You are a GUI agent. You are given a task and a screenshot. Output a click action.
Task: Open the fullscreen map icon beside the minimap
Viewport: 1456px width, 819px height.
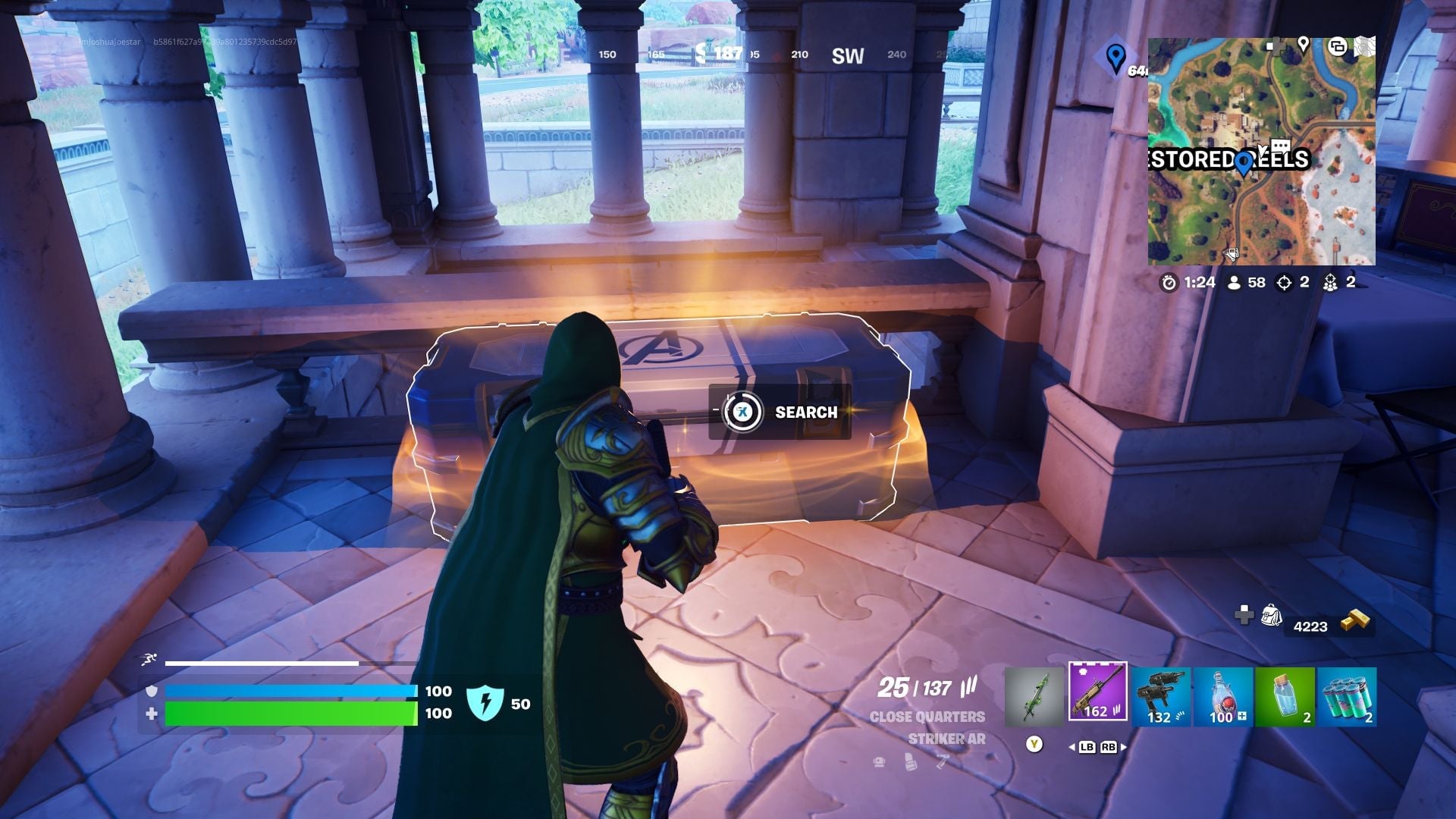pos(1365,45)
